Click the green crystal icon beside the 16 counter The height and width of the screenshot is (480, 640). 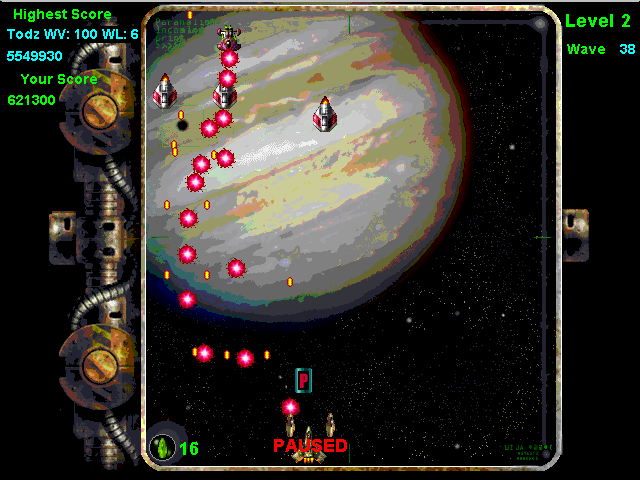point(160,447)
